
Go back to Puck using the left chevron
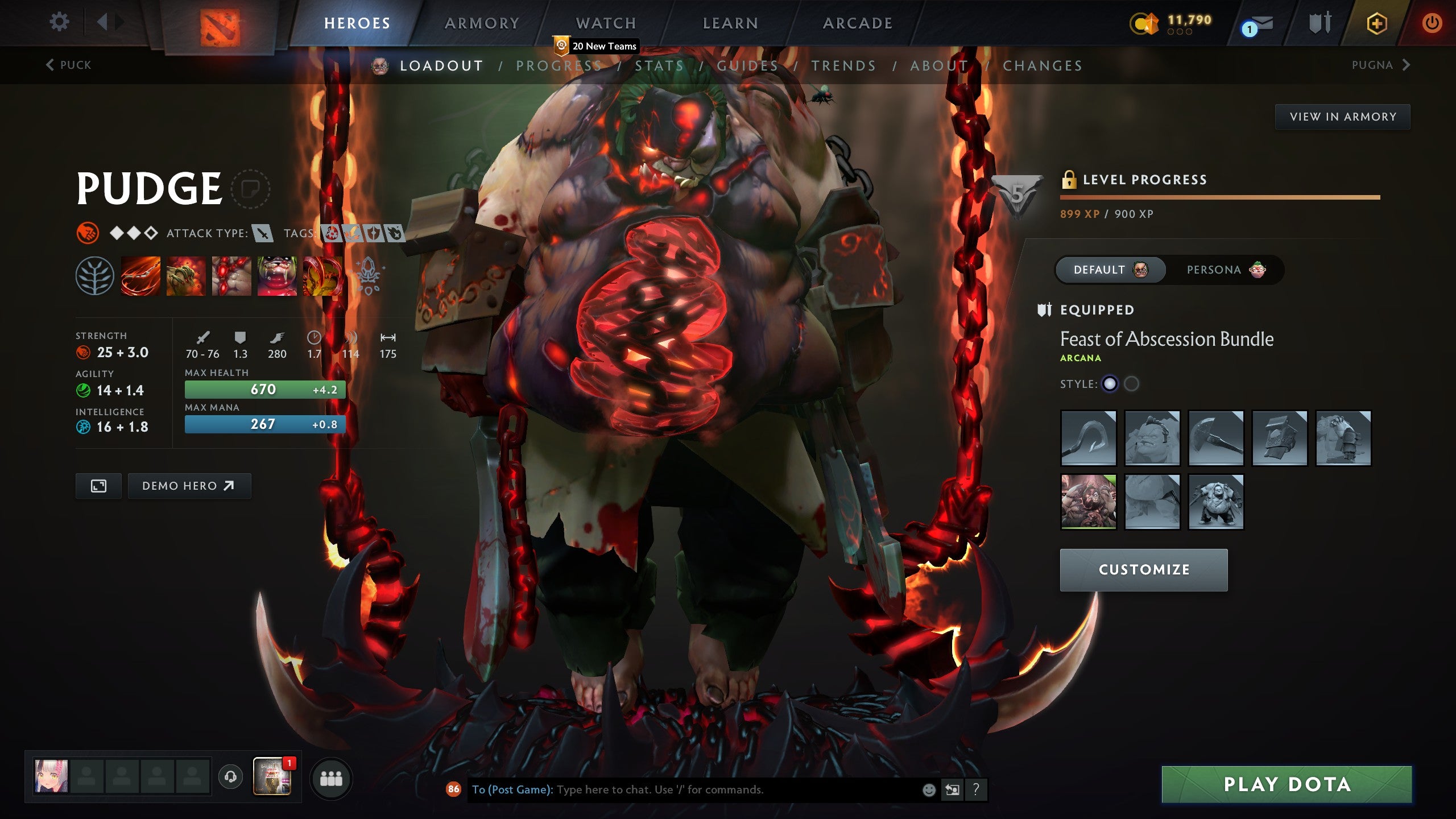coord(49,65)
